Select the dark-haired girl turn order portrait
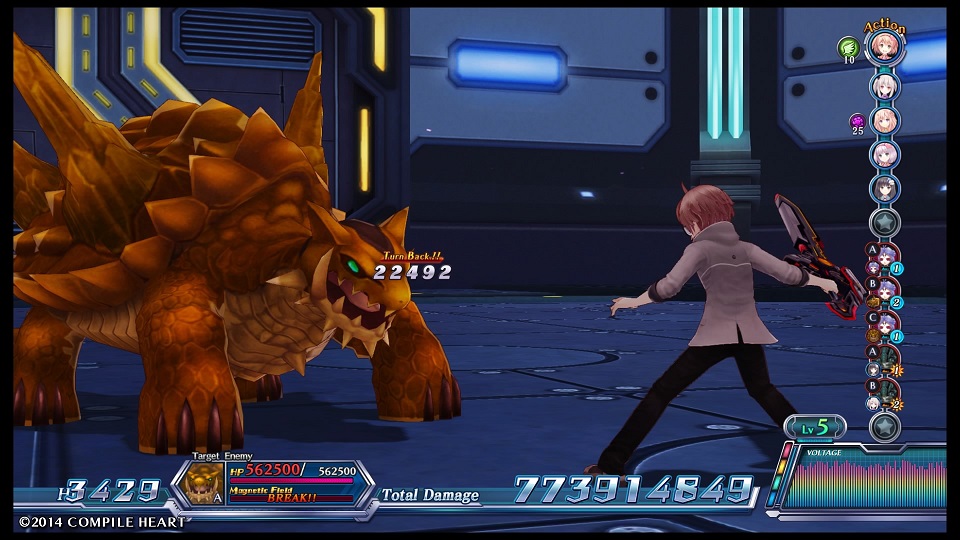The width and height of the screenshot is (960, 540). 885,189
